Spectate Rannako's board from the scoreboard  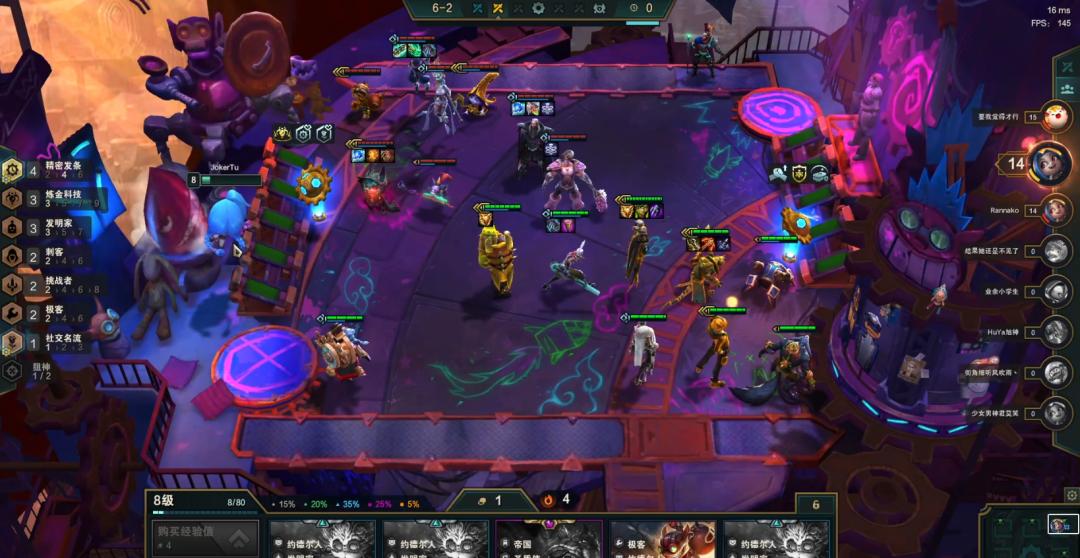[1056, 211]
